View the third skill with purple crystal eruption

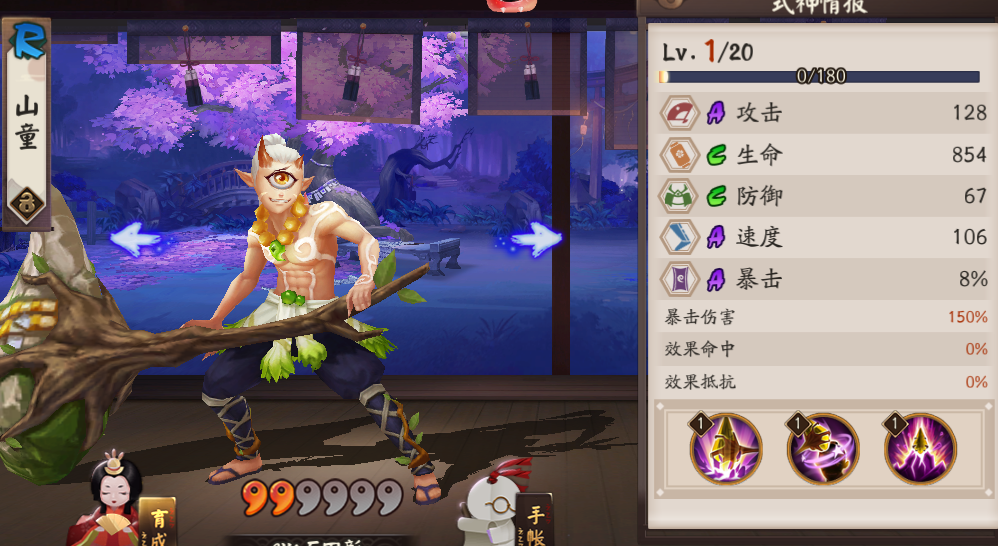click(x=920, y=449)
